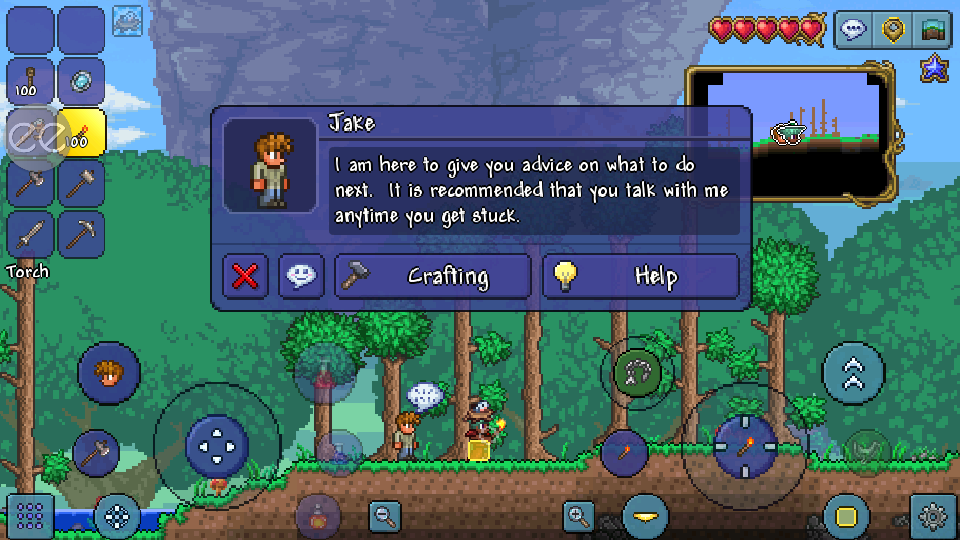Image resolution: width=960 pixels, height=540 pixels.
Task: Open the settings gear
Action: tap(933, 516)
